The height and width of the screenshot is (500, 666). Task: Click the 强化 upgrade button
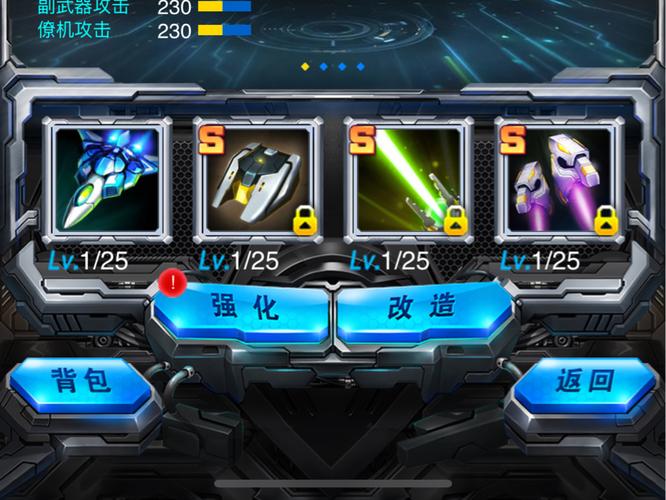244,308
